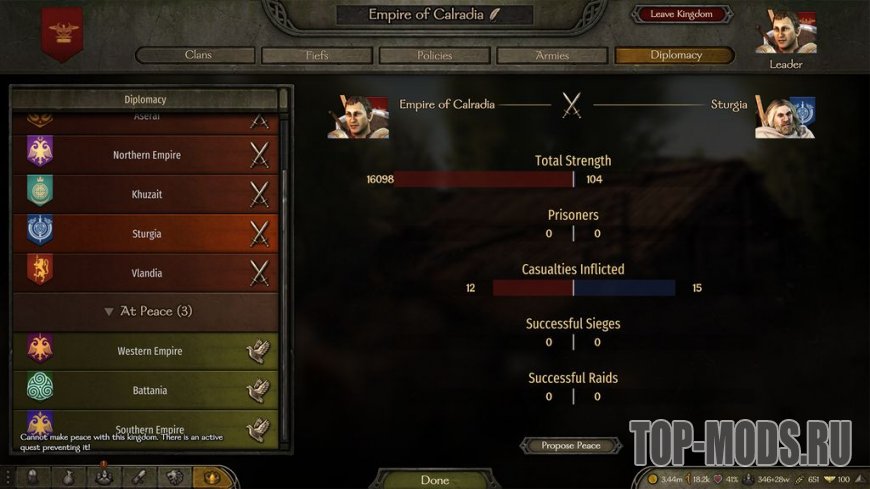Choose Battania in the peace list
870x489 pixels.
pyautogui.click(x=146, y=390)
